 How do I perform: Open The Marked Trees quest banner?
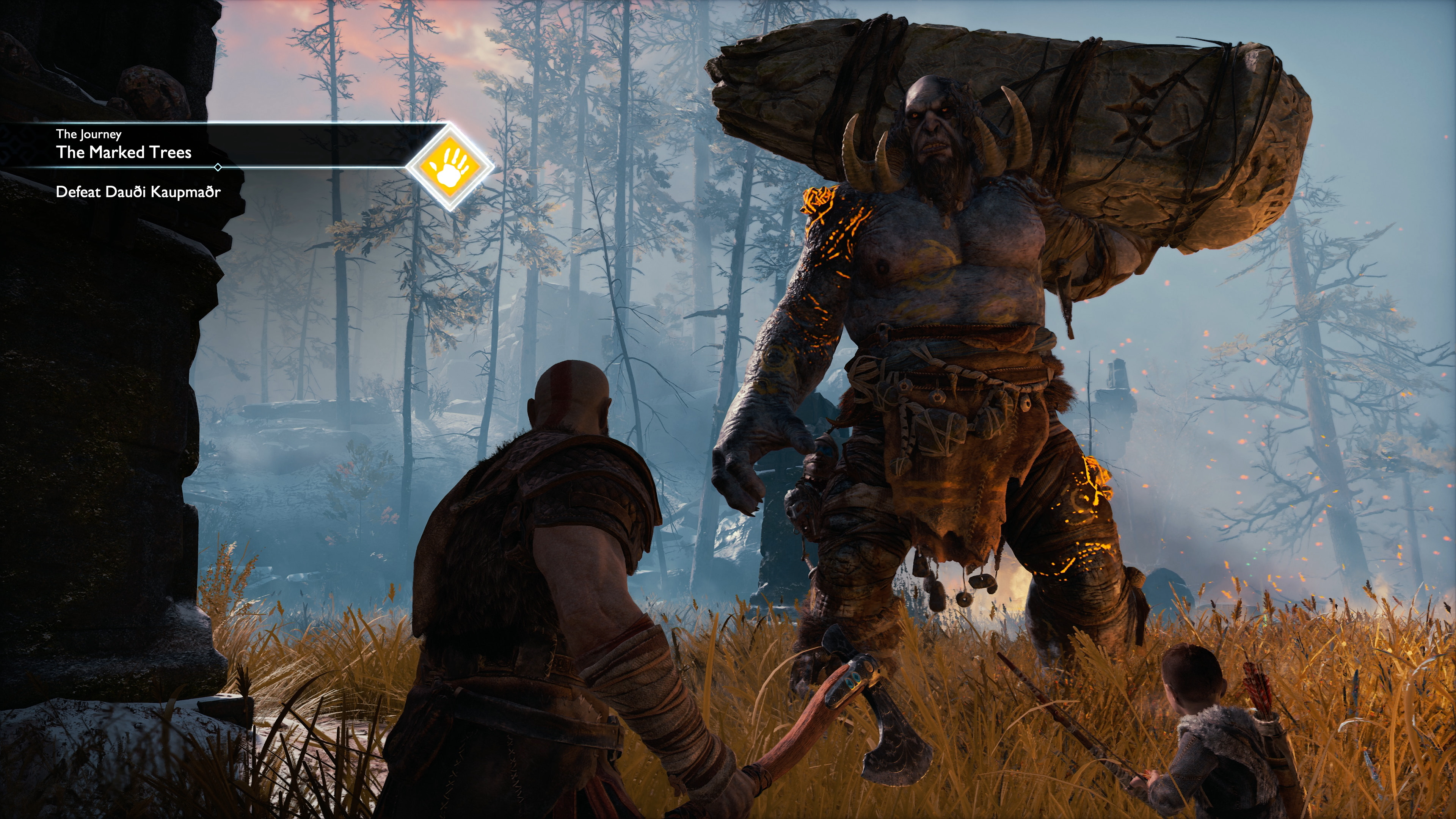pyautogui.click(x=124, y=152)
